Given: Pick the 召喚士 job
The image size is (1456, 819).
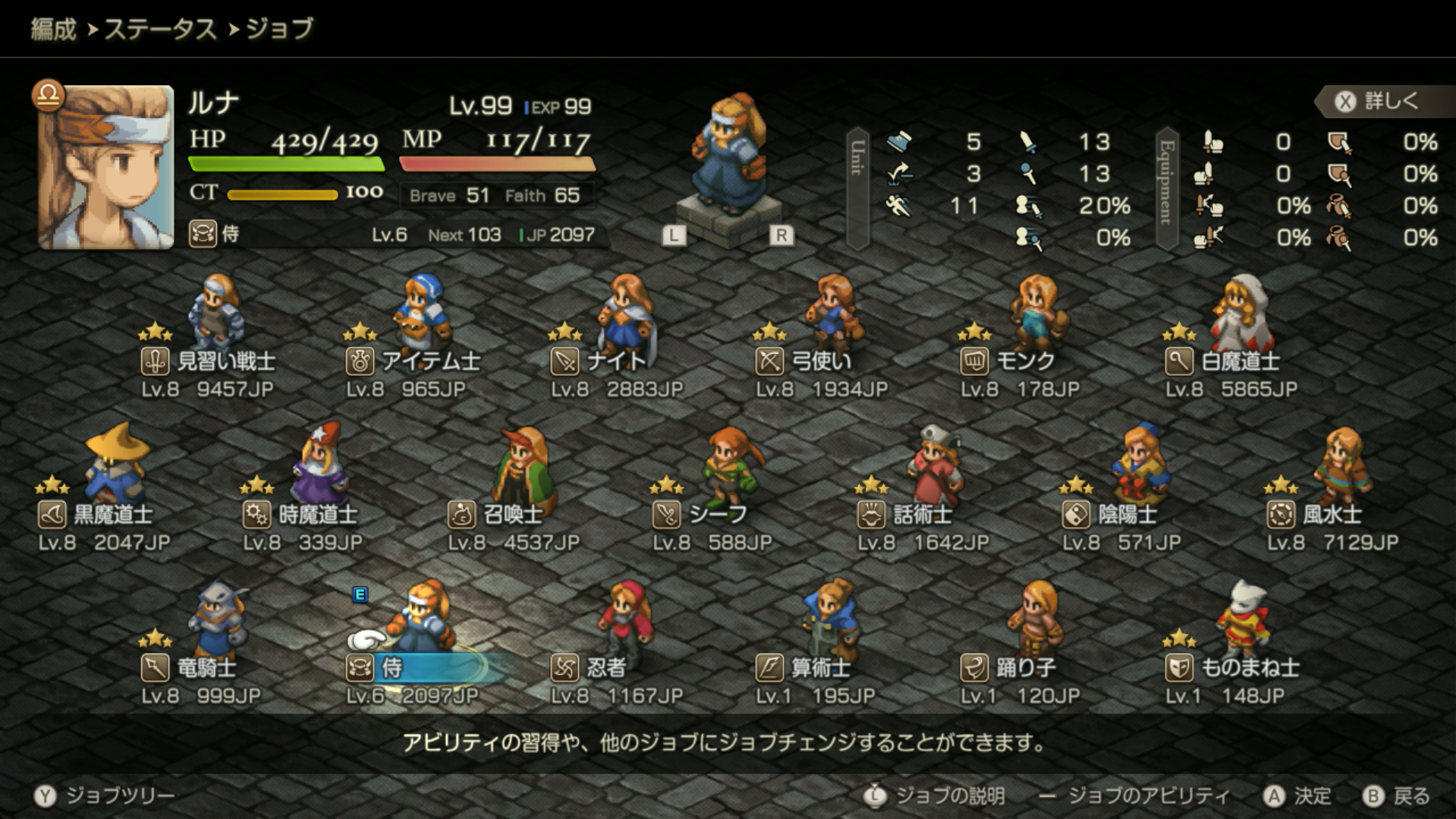Looking at the screenshot, I should [x=513, y=515].
